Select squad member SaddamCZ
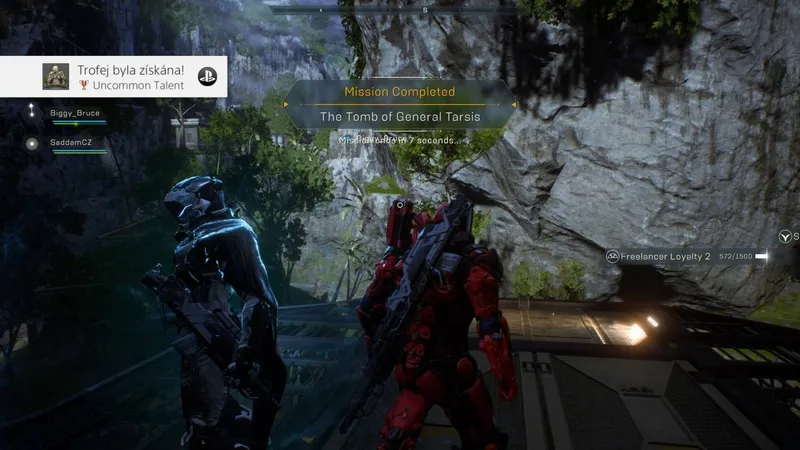This screenshot has height=450, width=800. [x=72, y=142]
